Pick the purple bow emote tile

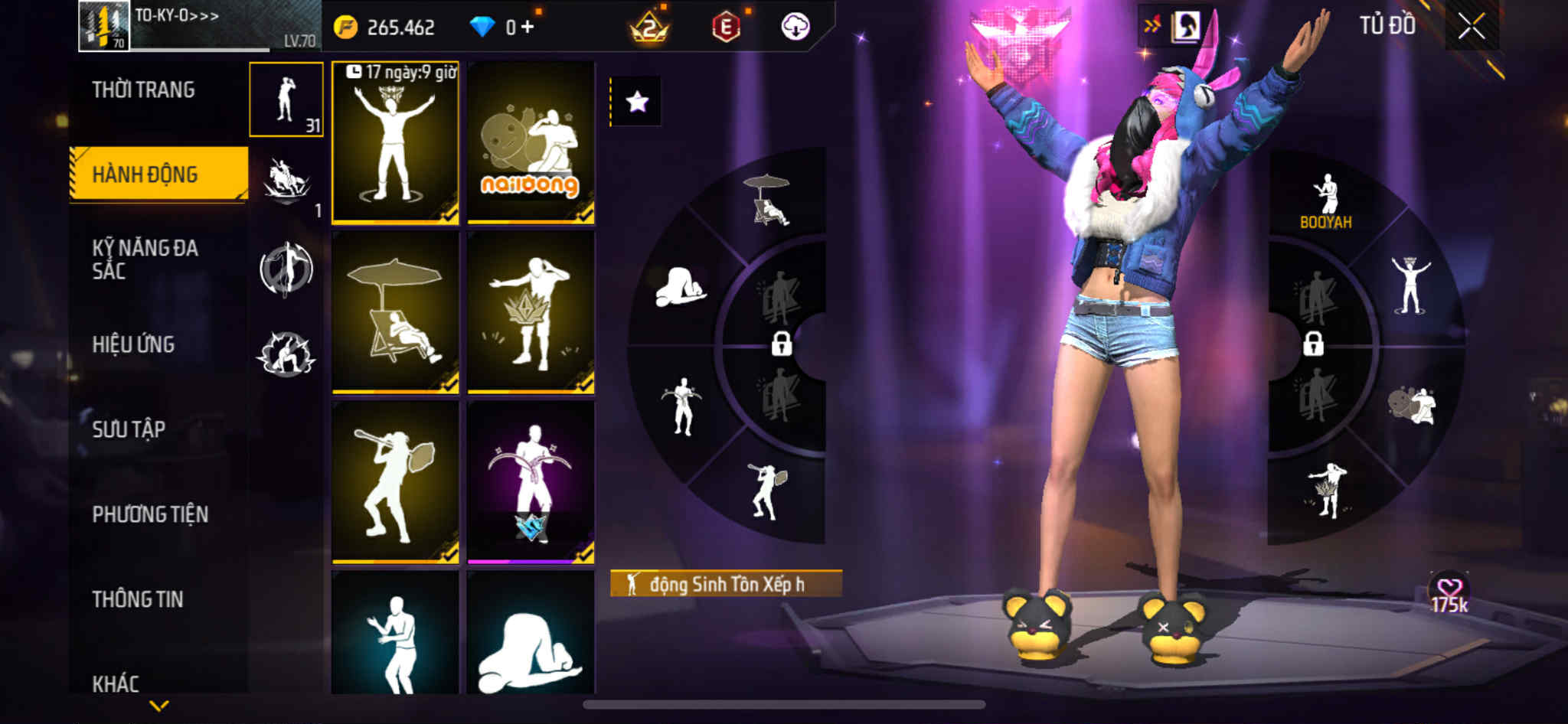click(531, 482)
